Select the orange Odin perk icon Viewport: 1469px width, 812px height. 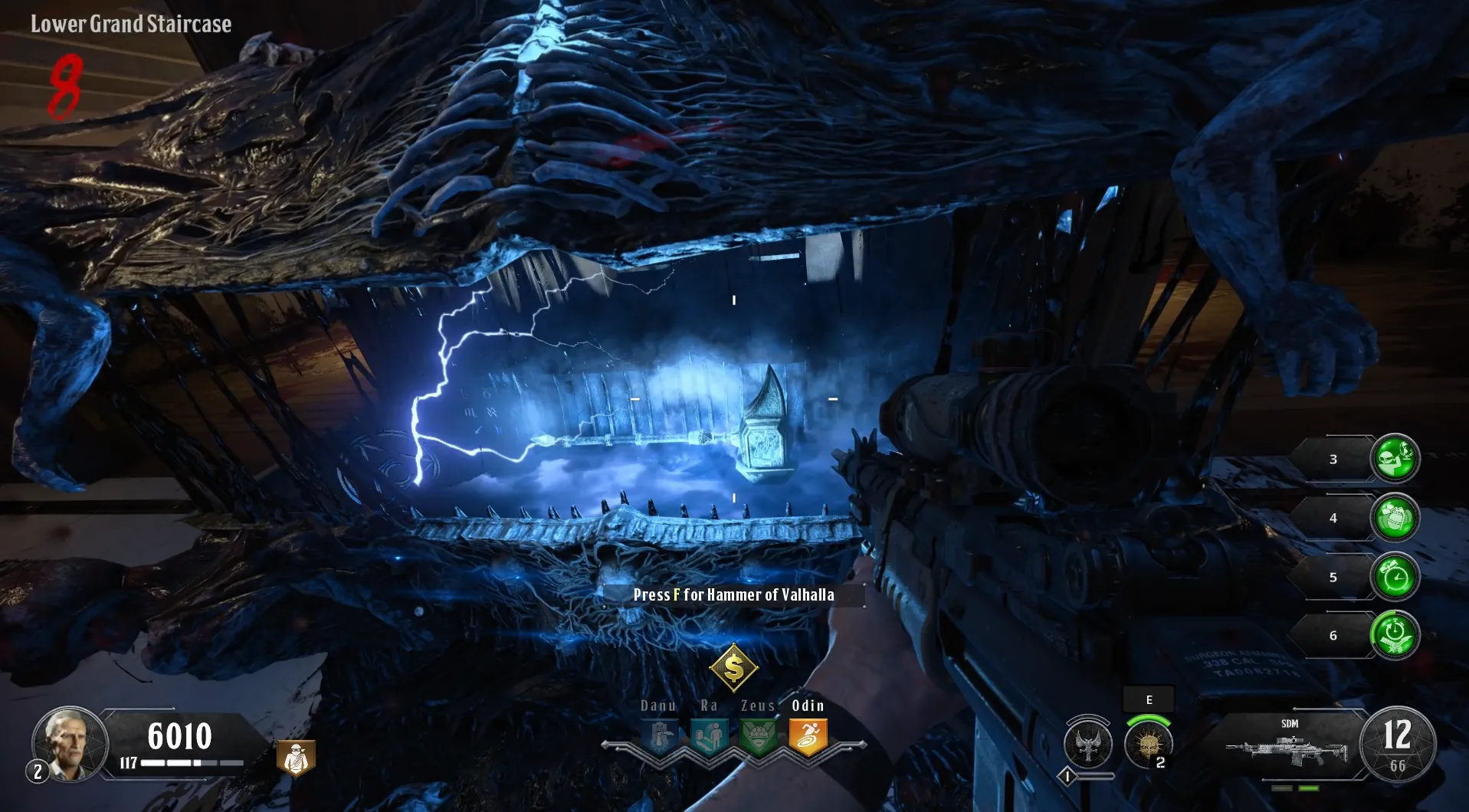[808, 737]
